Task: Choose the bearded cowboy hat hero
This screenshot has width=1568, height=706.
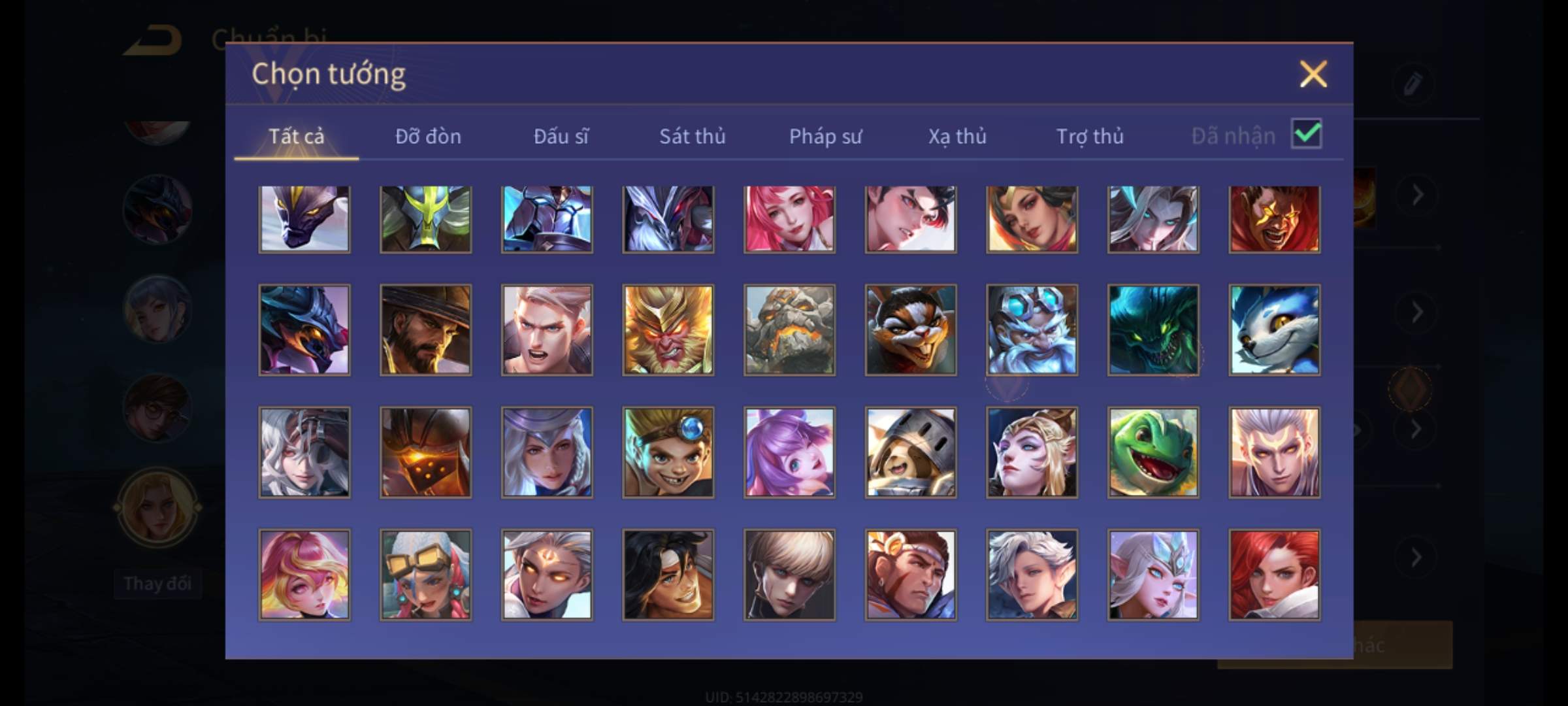Action: (x=425, y=330)
